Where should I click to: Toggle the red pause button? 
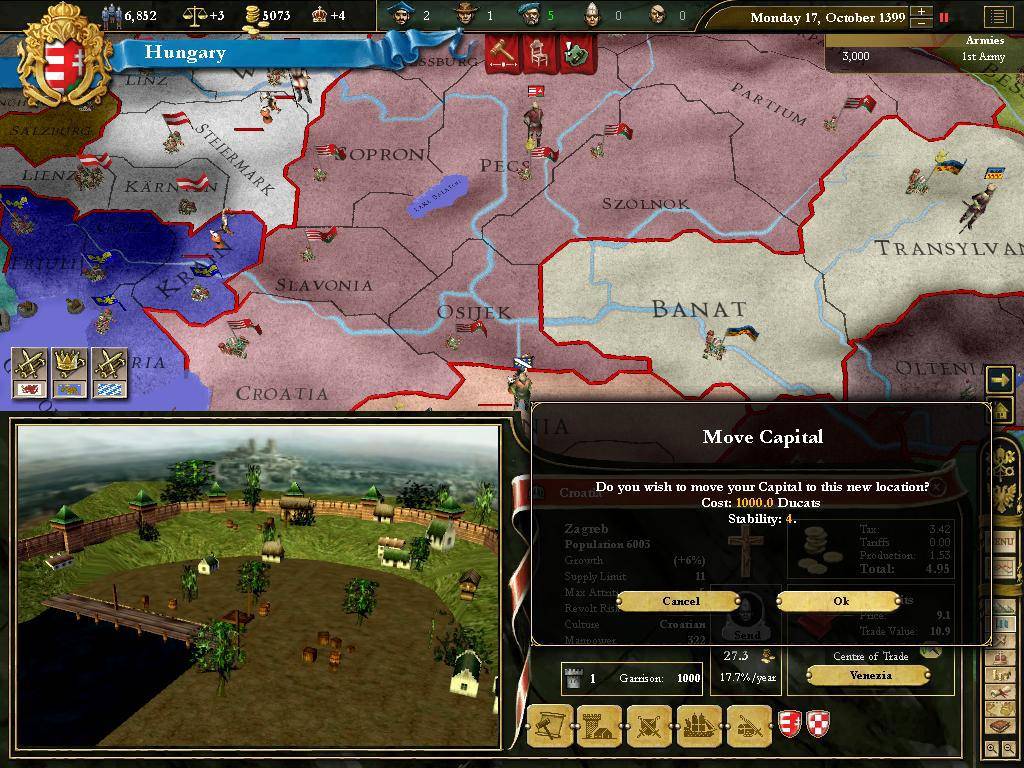(x=943, y=17)
